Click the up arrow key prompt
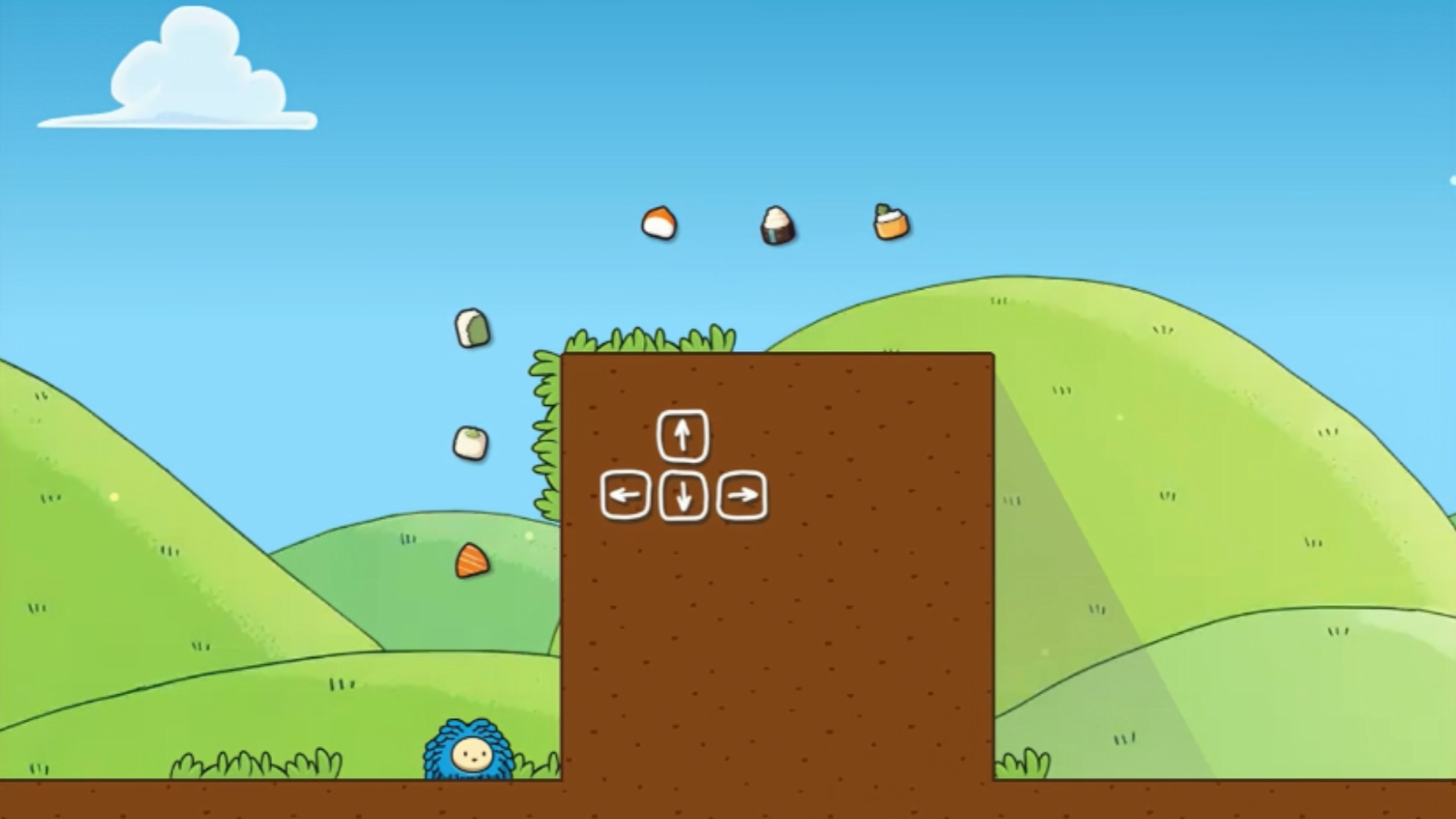 click(681, 438)
